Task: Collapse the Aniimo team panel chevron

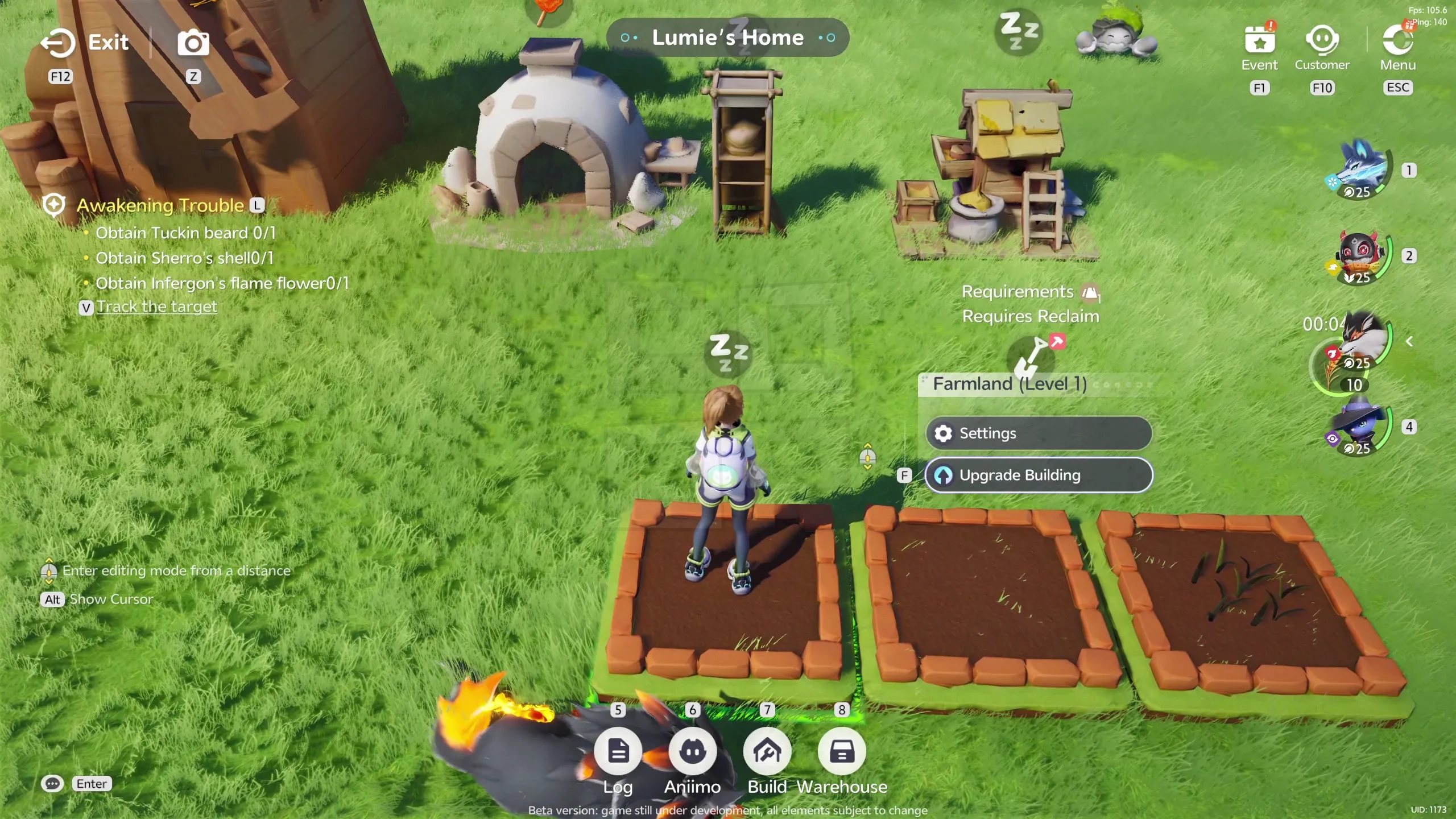Action: [x=1410, y=341]
